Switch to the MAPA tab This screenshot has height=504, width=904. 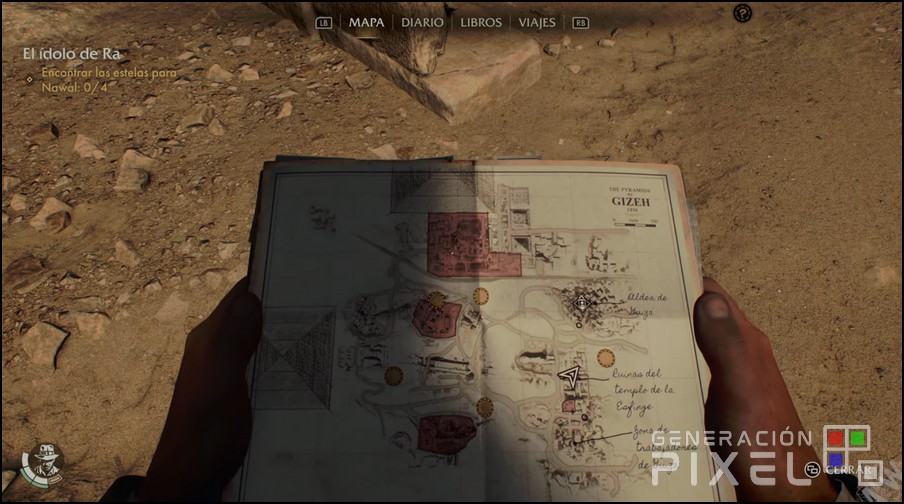pos(366,22)
